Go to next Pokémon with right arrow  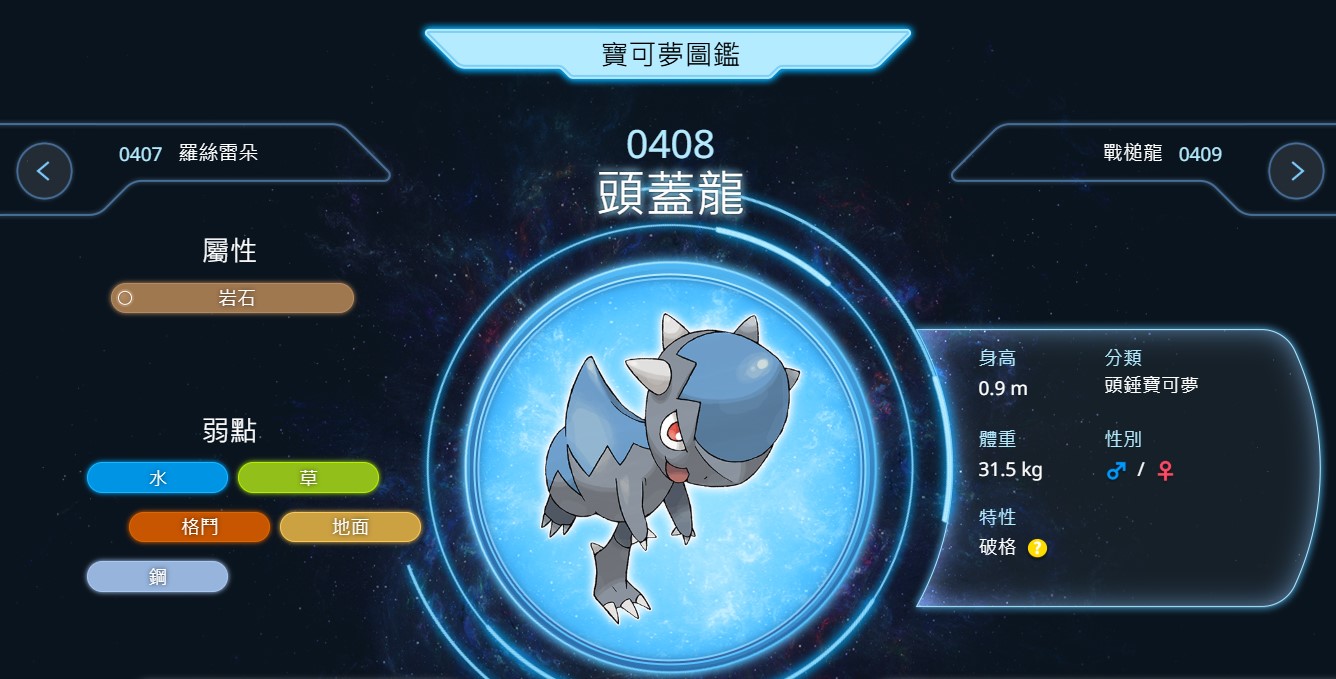[x=1296, y=171]
